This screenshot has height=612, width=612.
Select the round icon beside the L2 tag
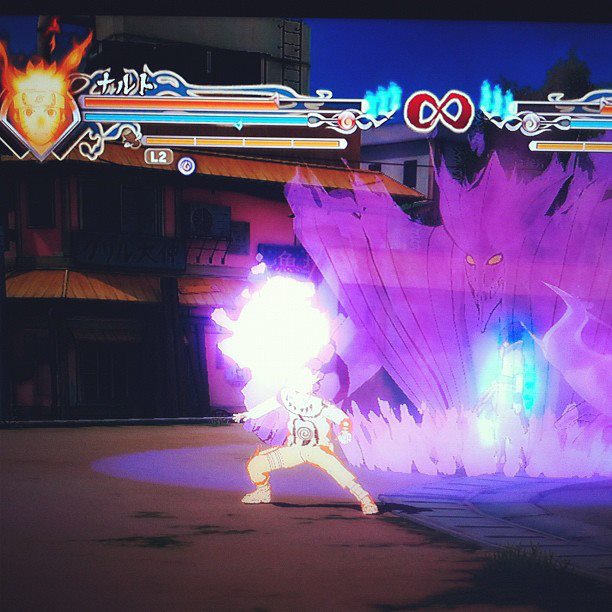click(186, 165)
